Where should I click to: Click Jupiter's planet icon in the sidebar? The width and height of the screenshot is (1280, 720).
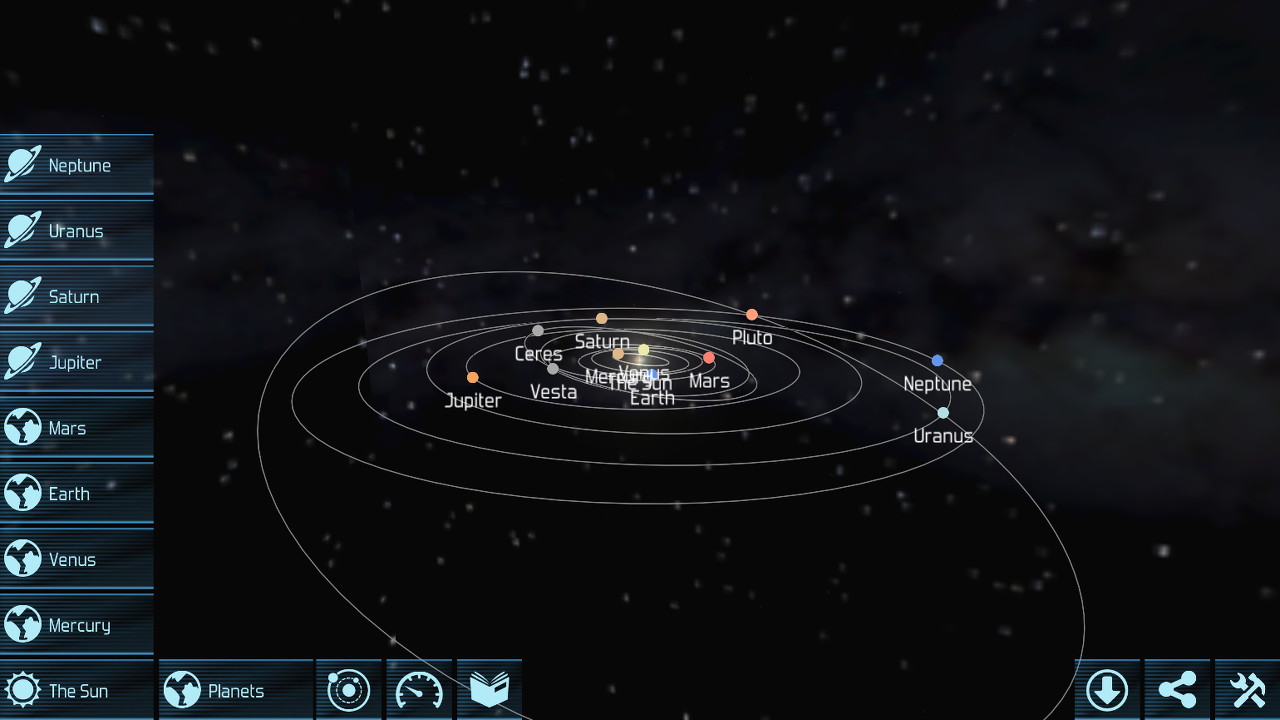click(22, 362)
